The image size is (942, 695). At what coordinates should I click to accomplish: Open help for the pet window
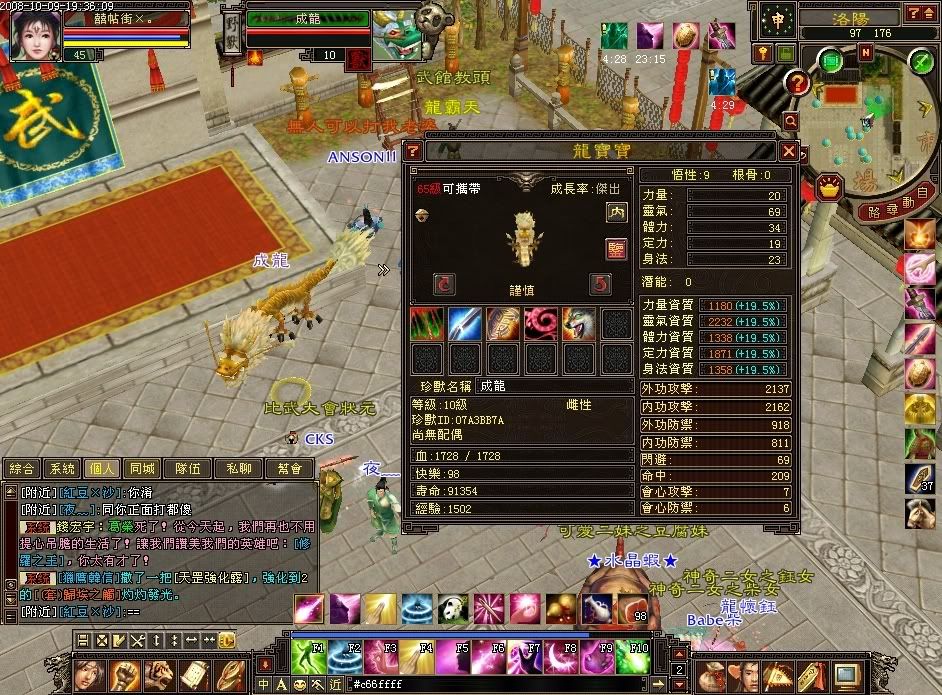pos(412,151)
